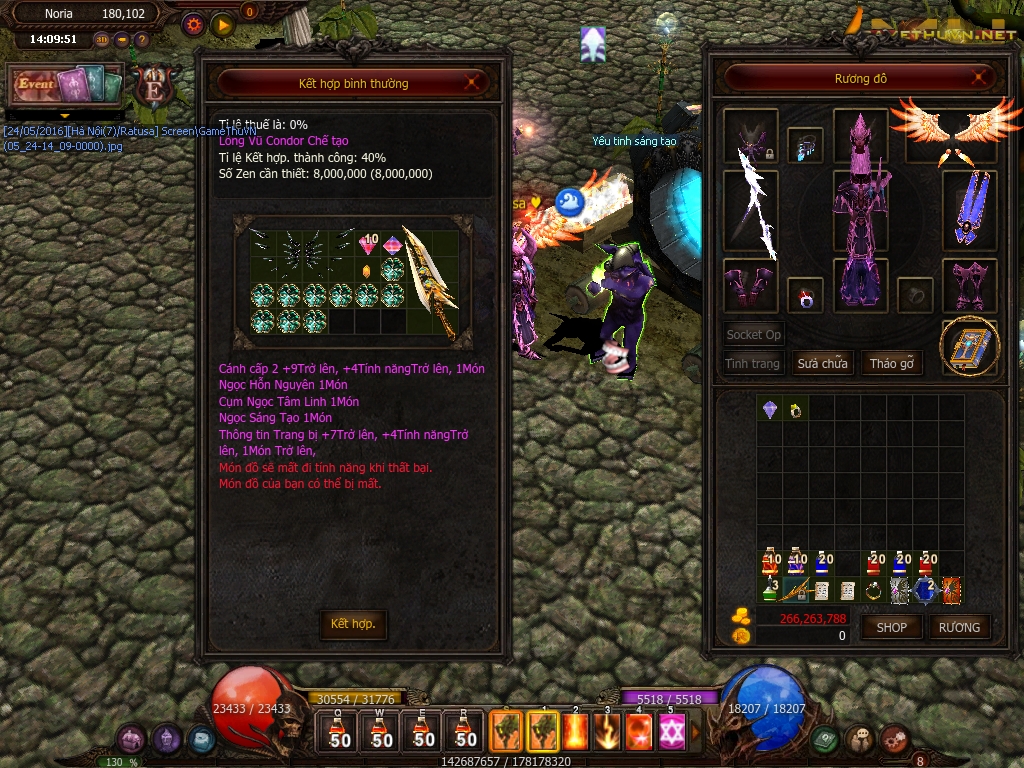Open the blue spellbook icon
The image size is (1024, 768).
969,346
